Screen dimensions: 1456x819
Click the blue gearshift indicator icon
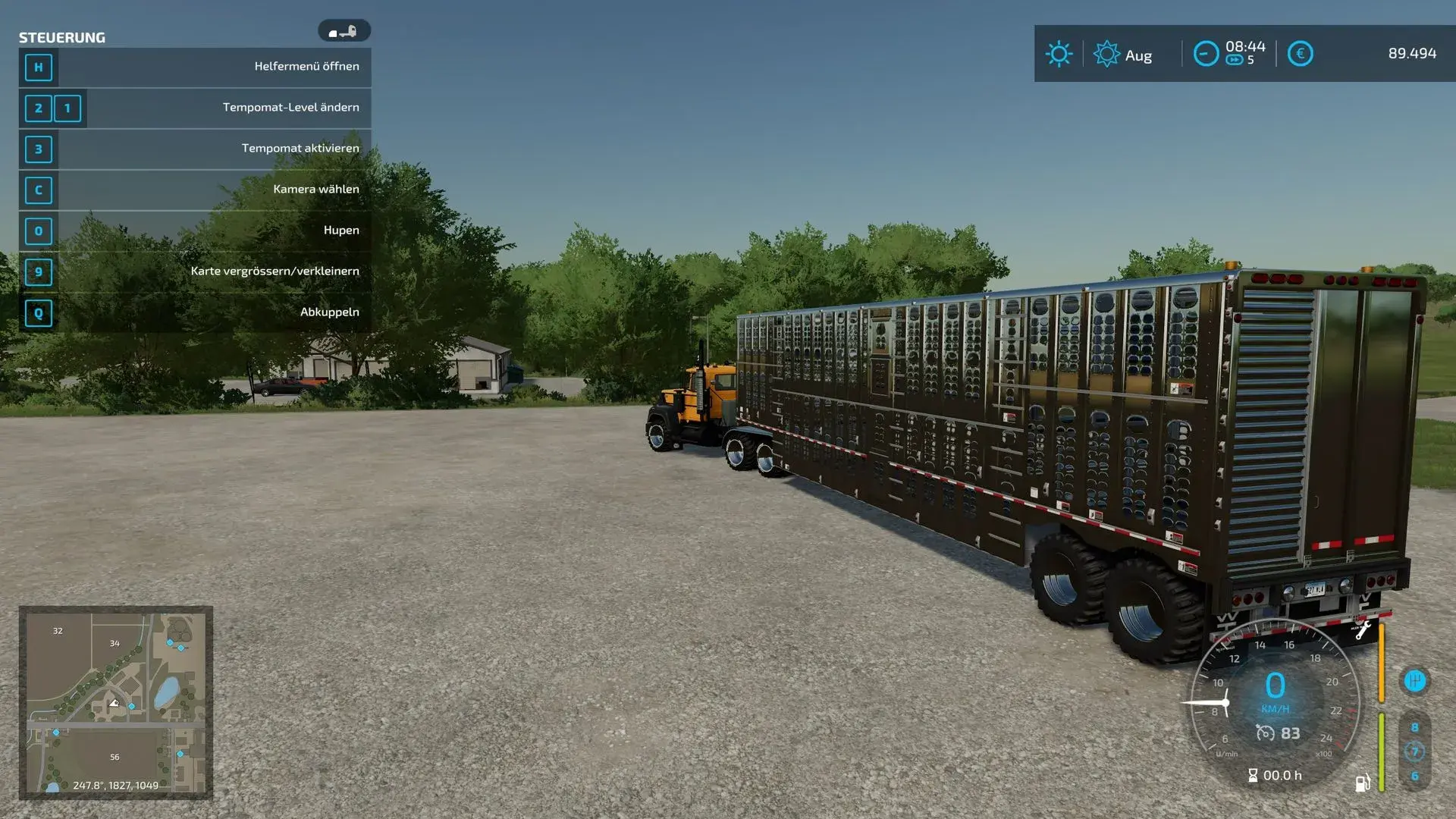pyautogui.click(x=1414, y=681)
